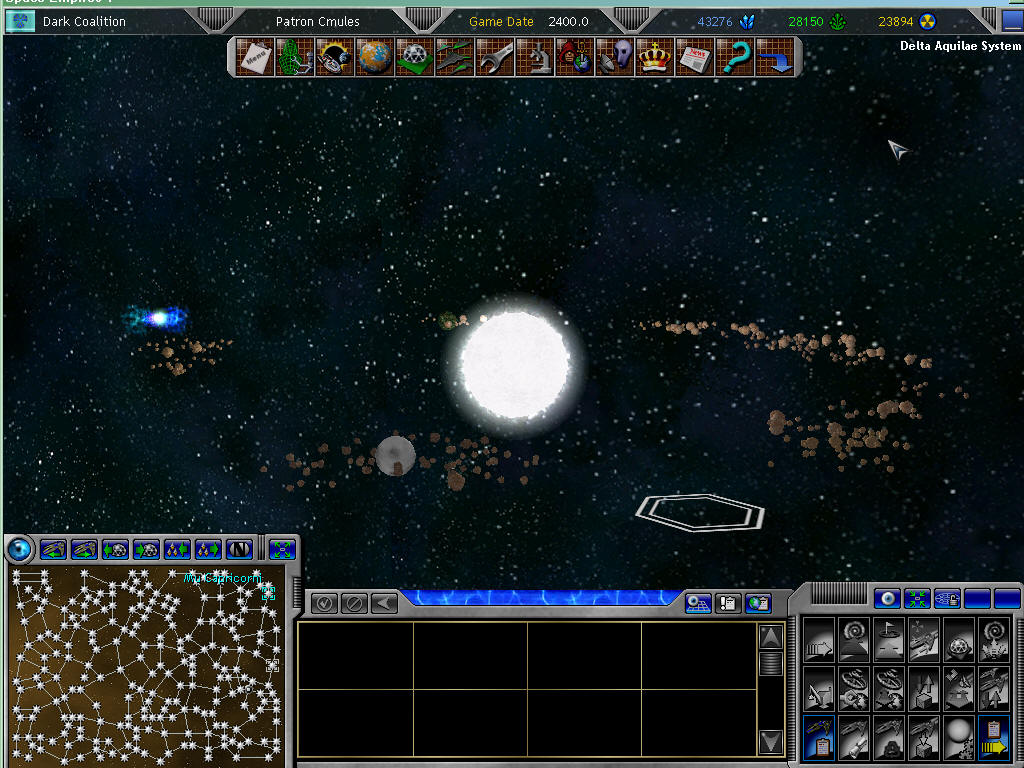Click the blue eye orb button
This screenshot has height=768, width=1024.
[x=19, y=548]
